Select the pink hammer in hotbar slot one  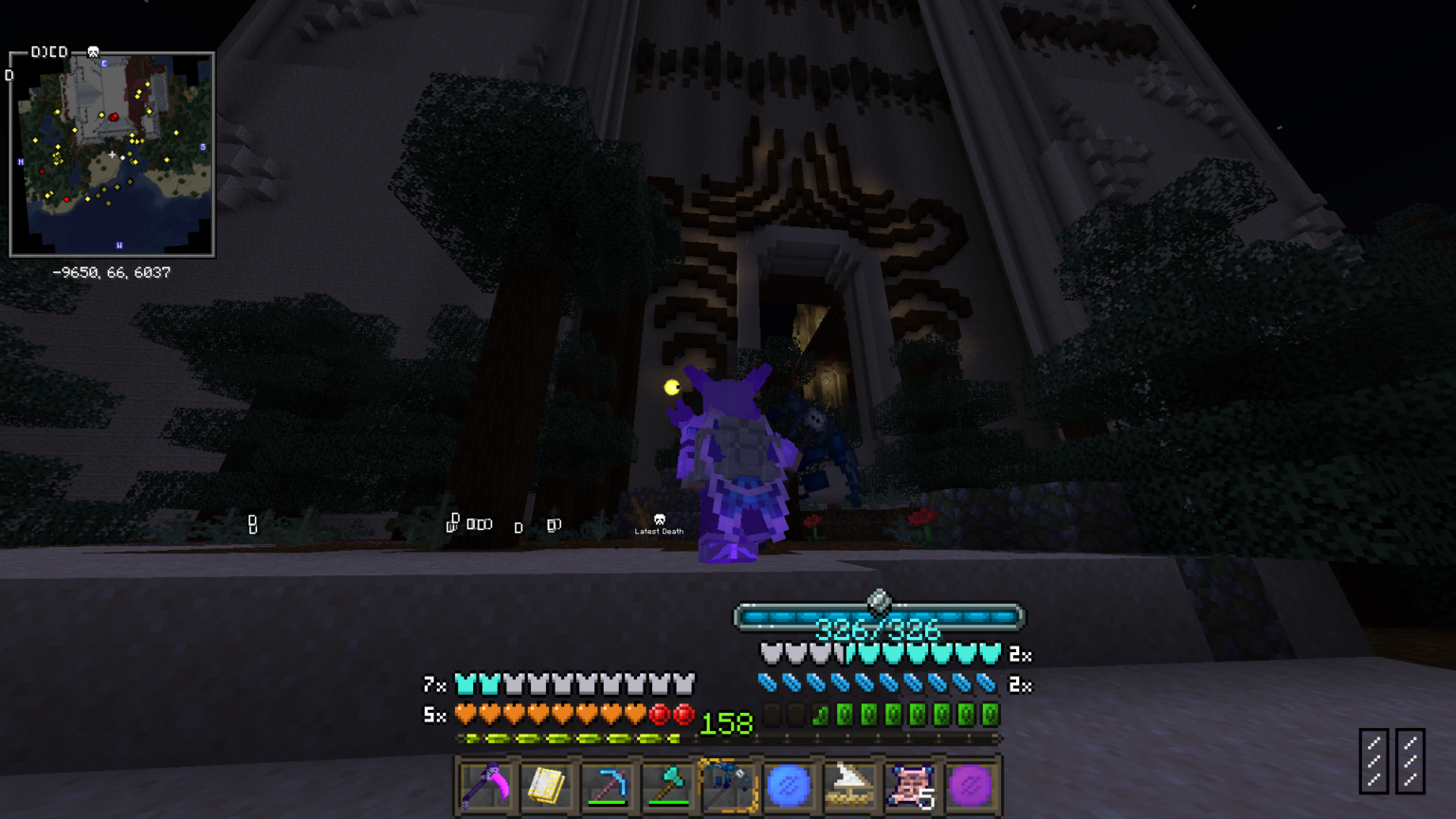coord(485,785)
